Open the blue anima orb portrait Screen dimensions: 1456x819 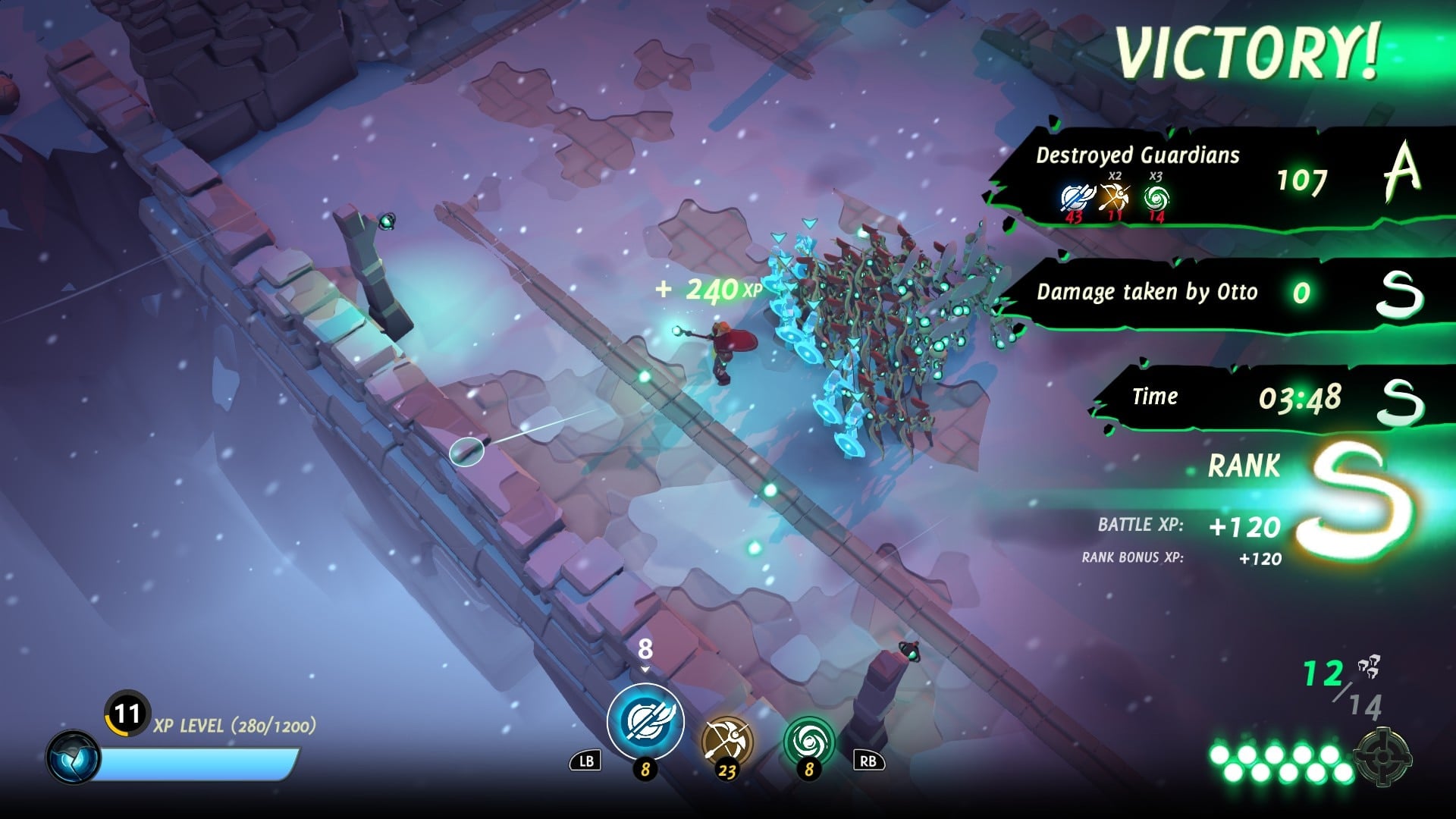point(73,758)
